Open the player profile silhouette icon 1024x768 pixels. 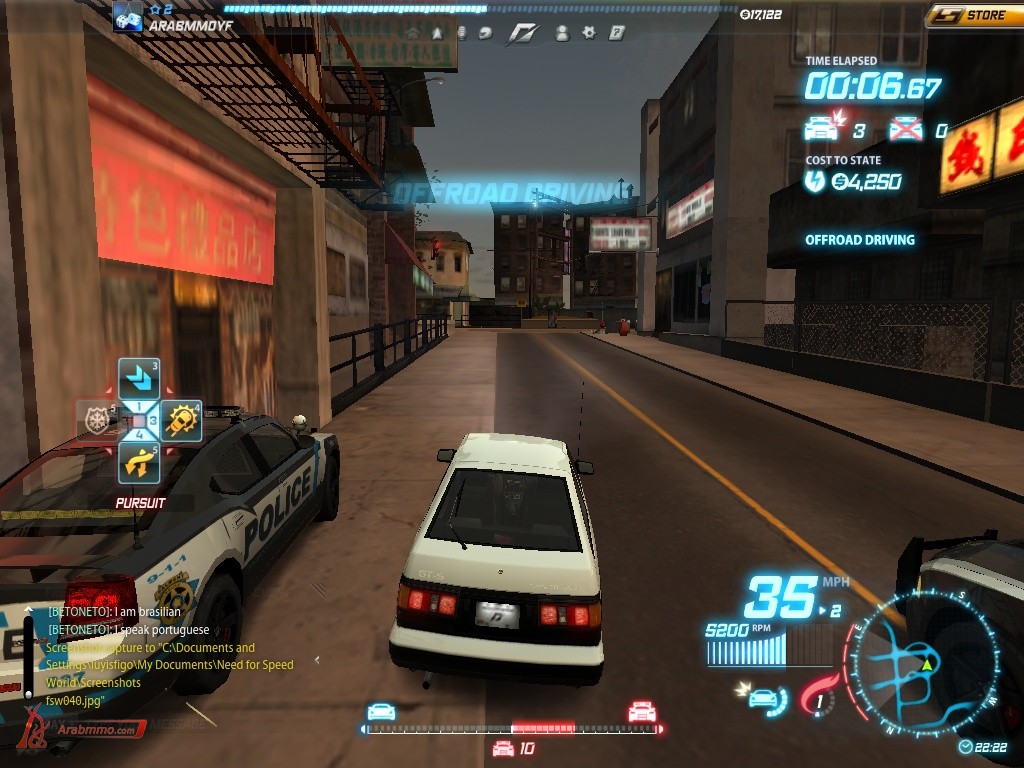pyautogui.click(x=562, y=33)
